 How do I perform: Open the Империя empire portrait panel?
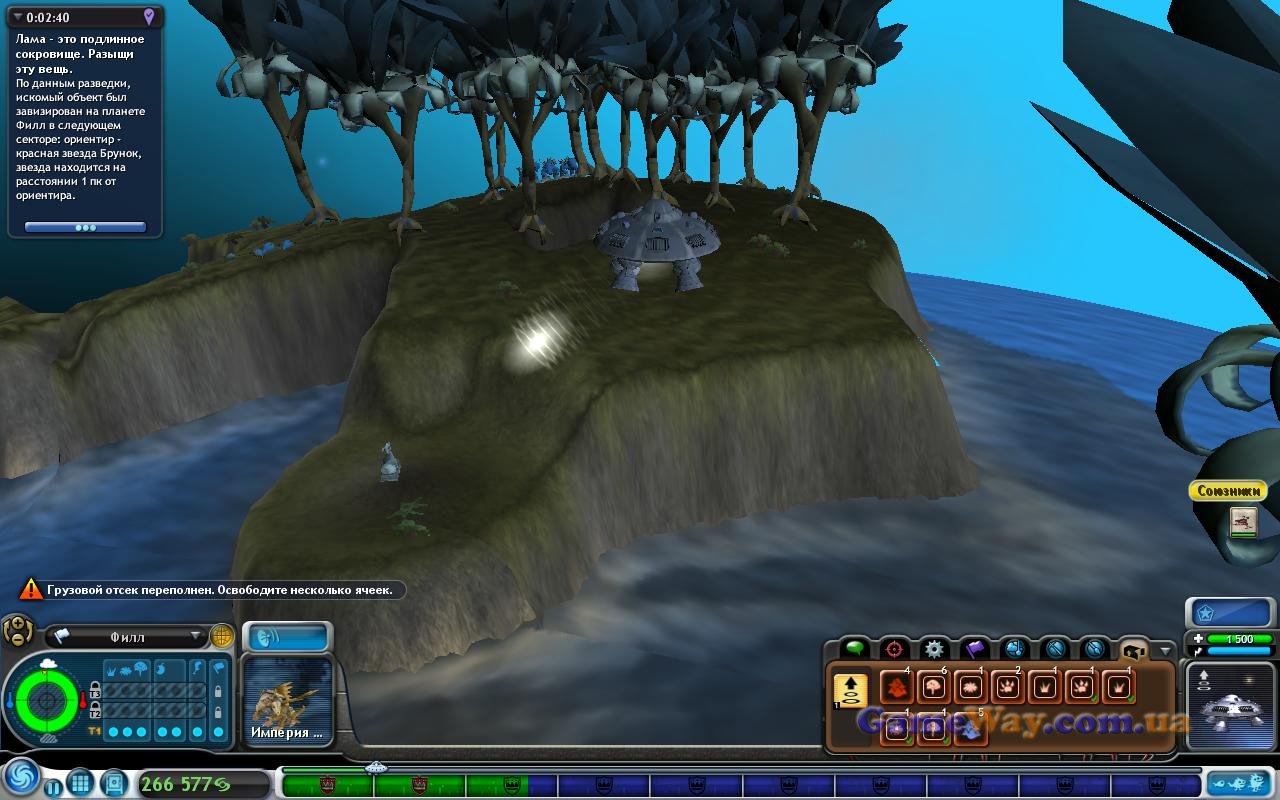pyautogui.click(x=288, y=700)
